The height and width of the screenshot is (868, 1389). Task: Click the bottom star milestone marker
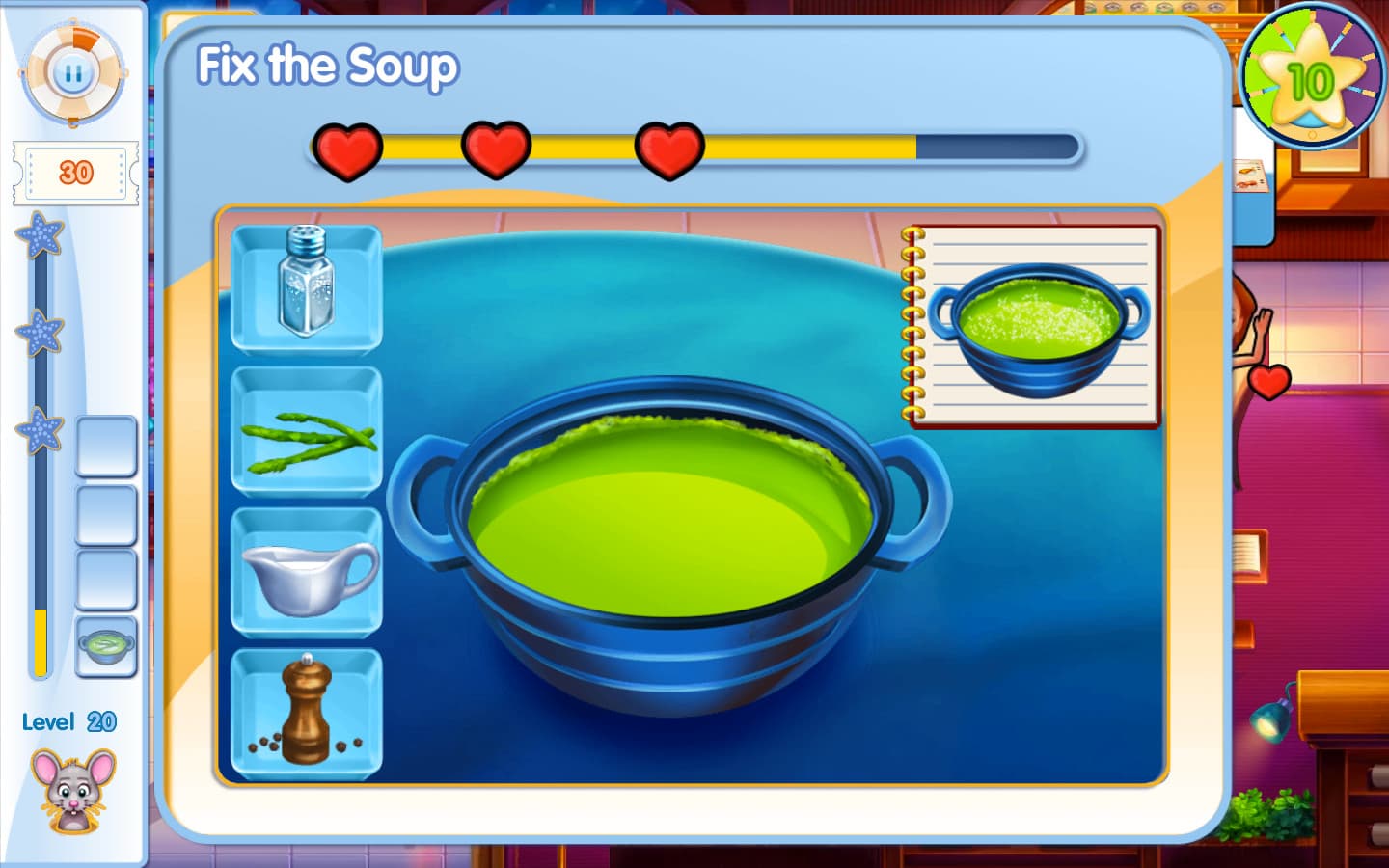point(39,427)
